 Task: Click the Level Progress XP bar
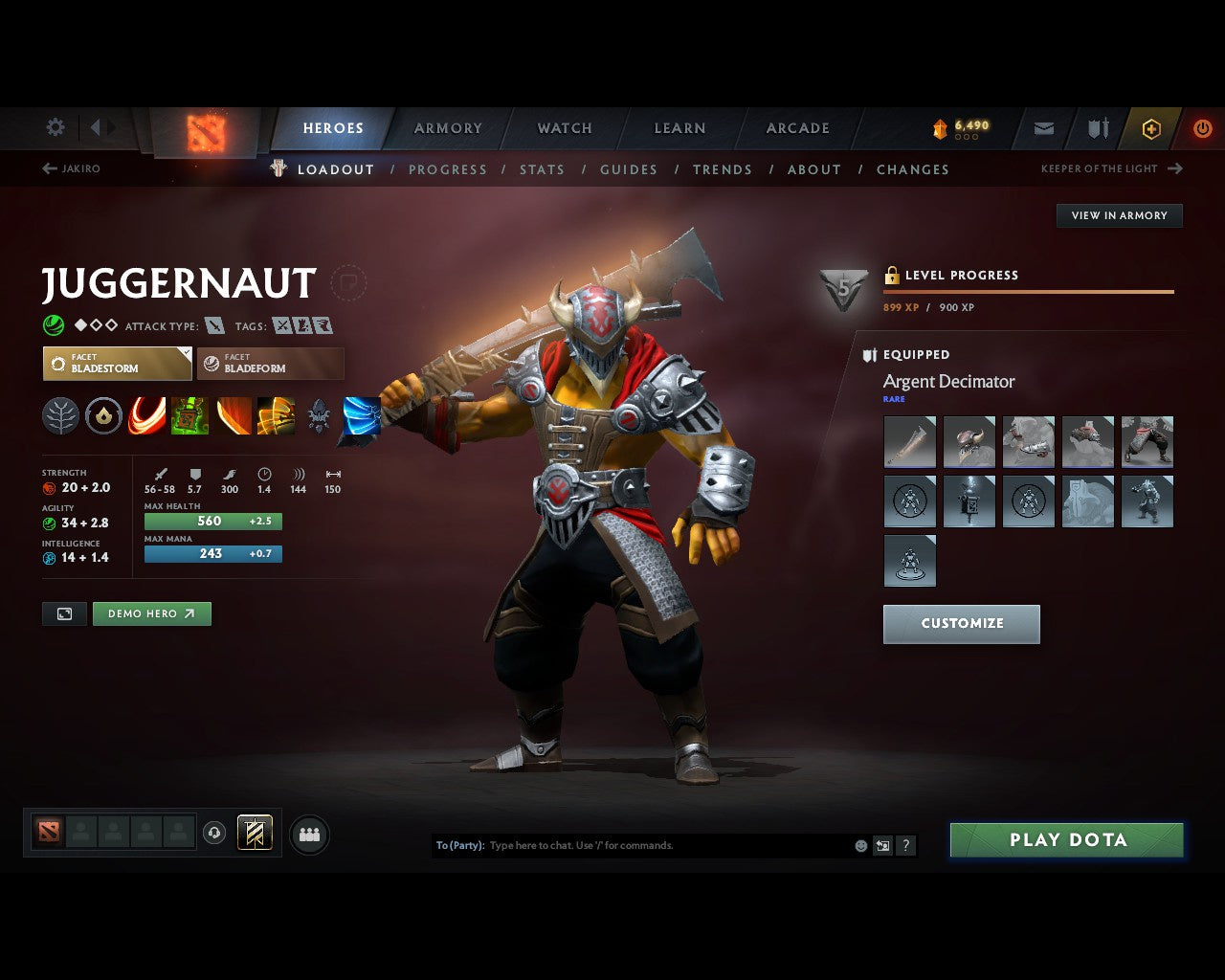pos(1029,291)
